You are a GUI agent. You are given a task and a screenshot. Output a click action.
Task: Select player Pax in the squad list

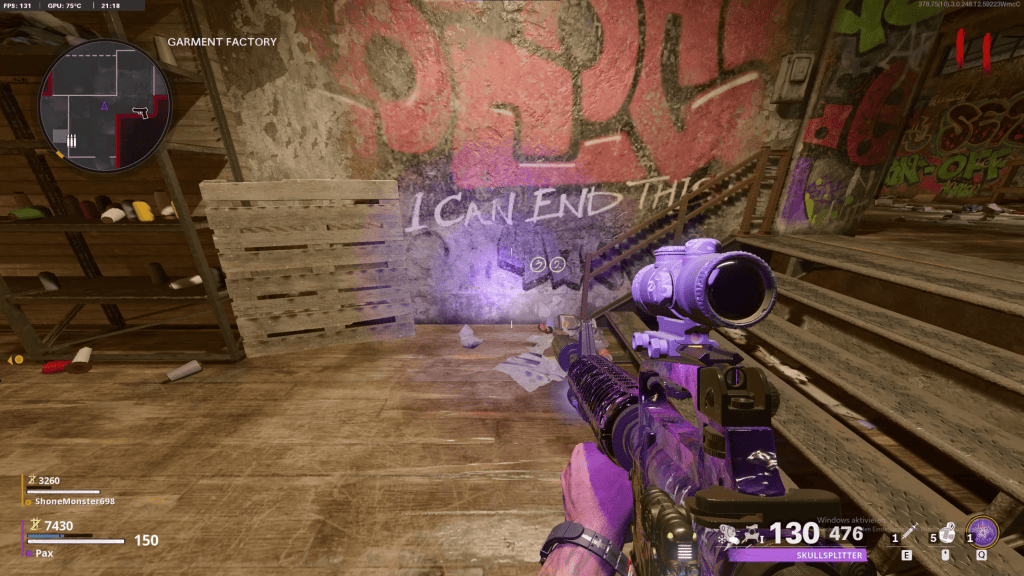[43, 552]
